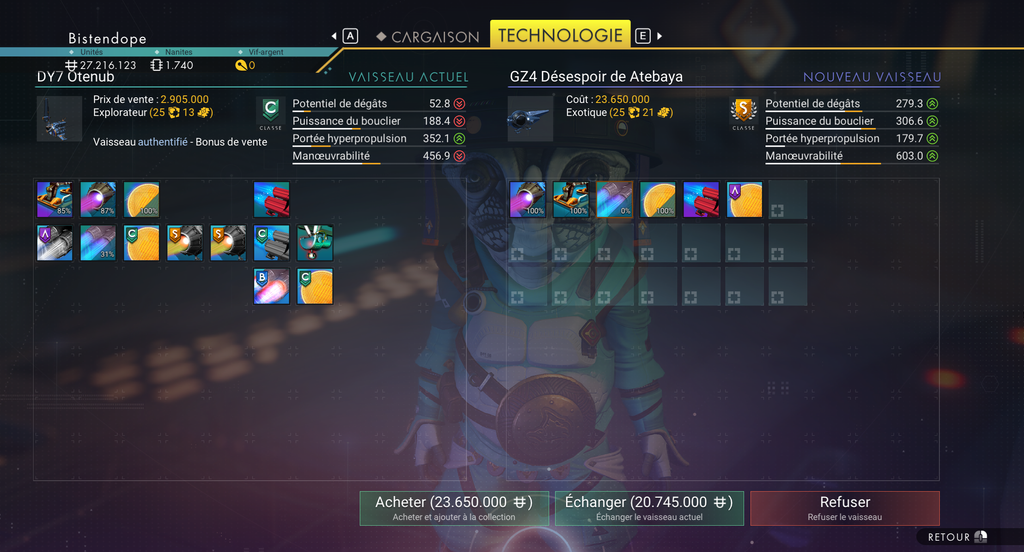Trade ships using the Échanger button
Image resolution: width=1024 pixels, height=552 pixels.
[x=649, y=508]
